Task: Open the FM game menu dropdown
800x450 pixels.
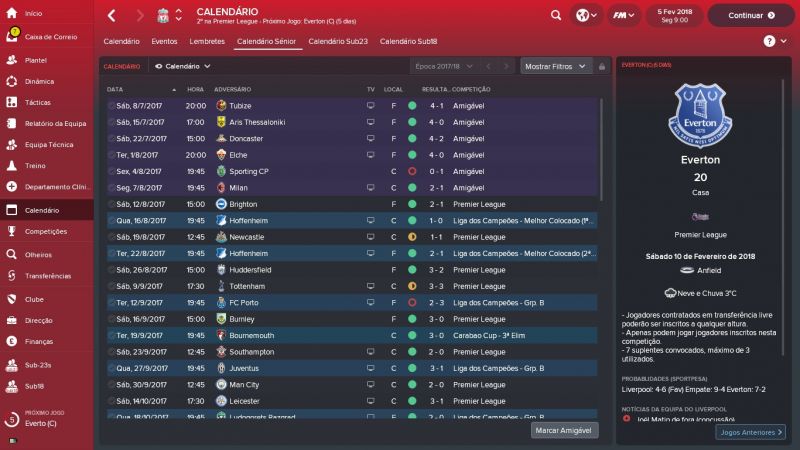Action: coord(627,16)
